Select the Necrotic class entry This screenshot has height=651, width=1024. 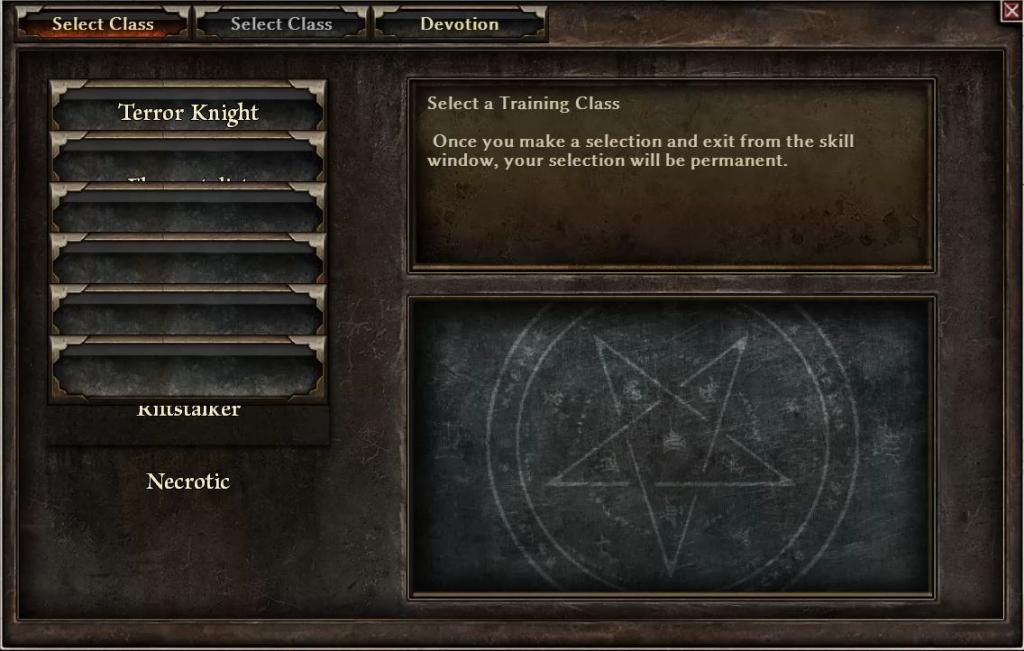point(188,481)
